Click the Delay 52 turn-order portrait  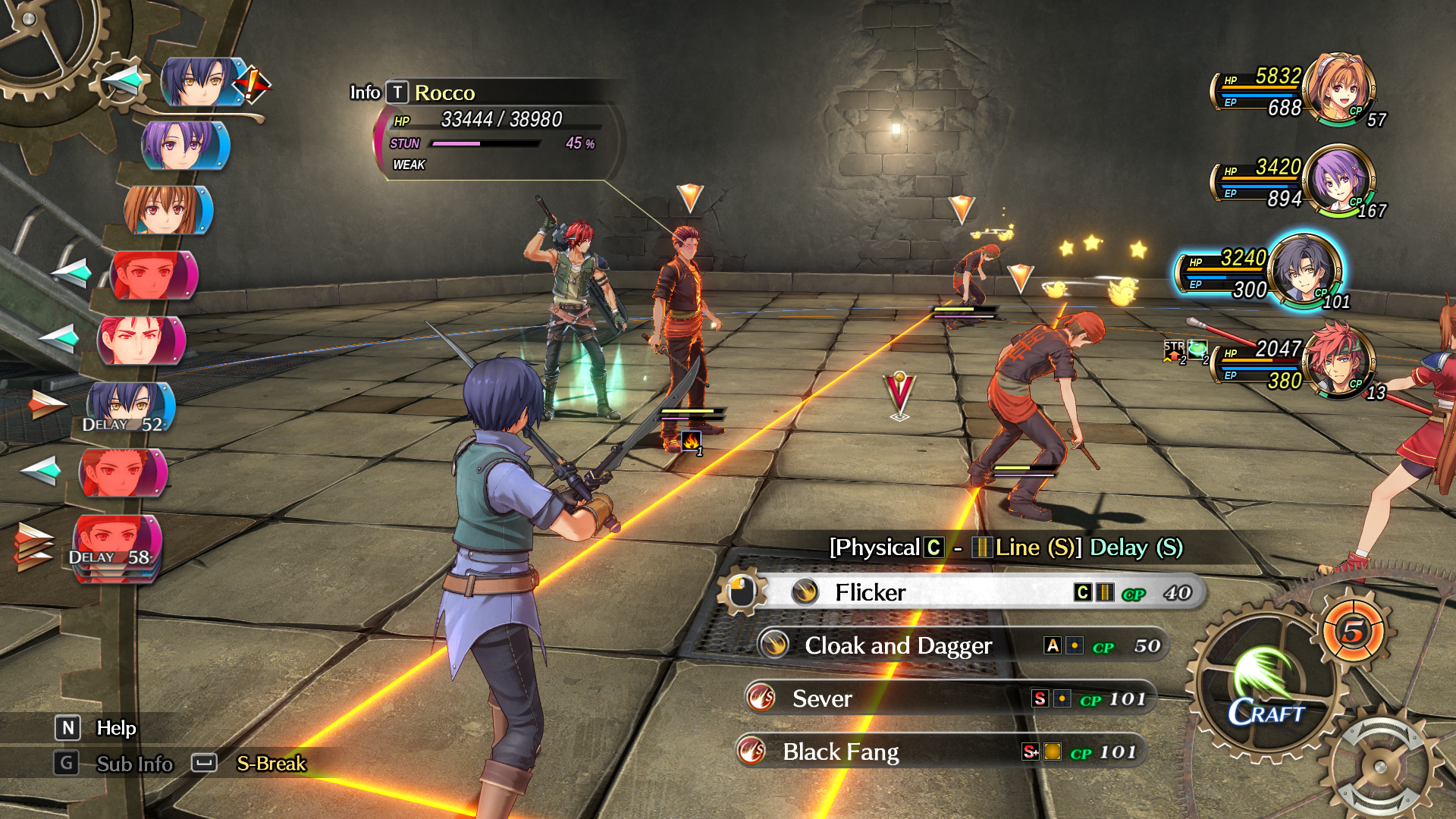point(130,406)
